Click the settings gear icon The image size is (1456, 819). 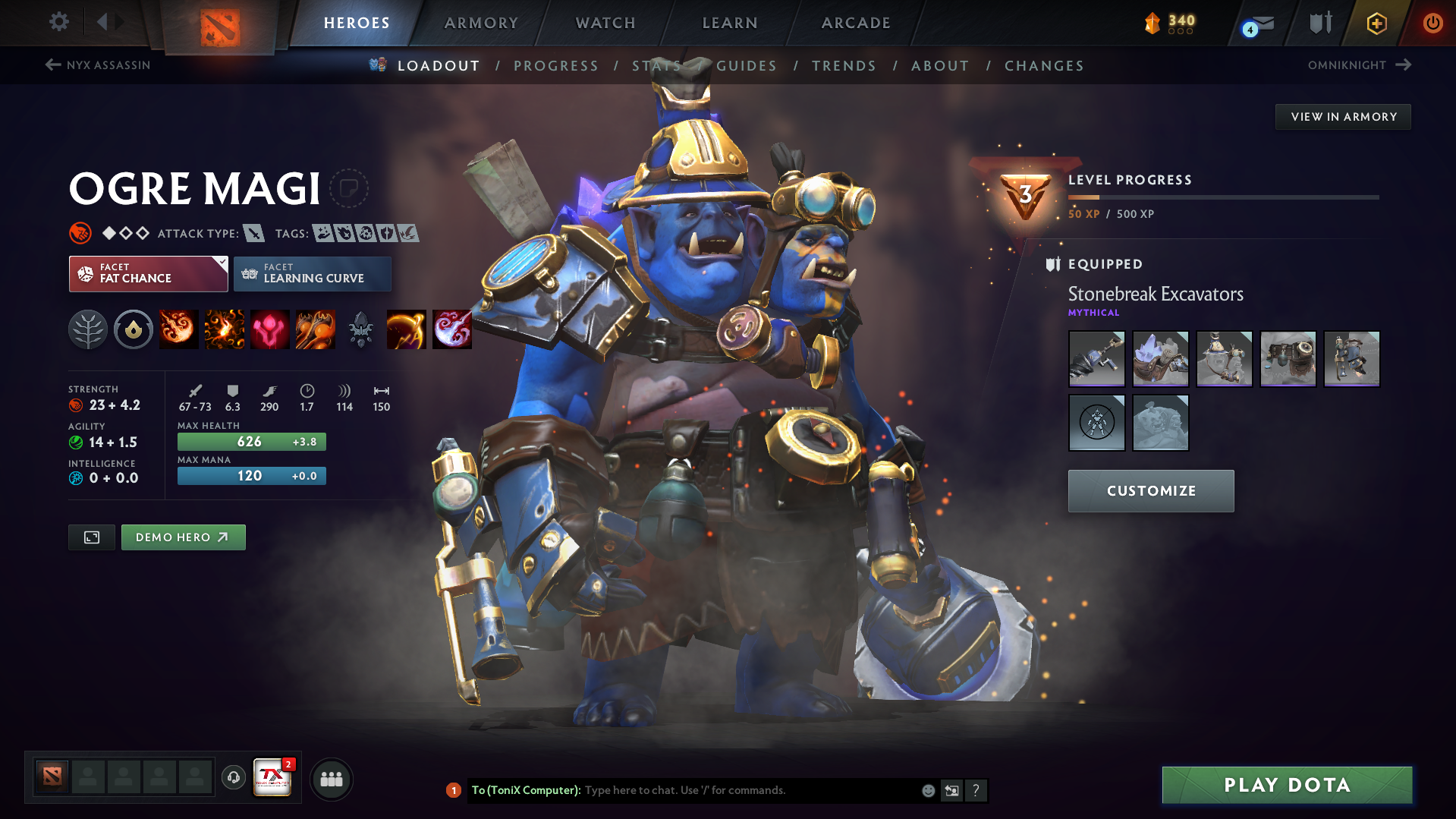click(58, 22)
